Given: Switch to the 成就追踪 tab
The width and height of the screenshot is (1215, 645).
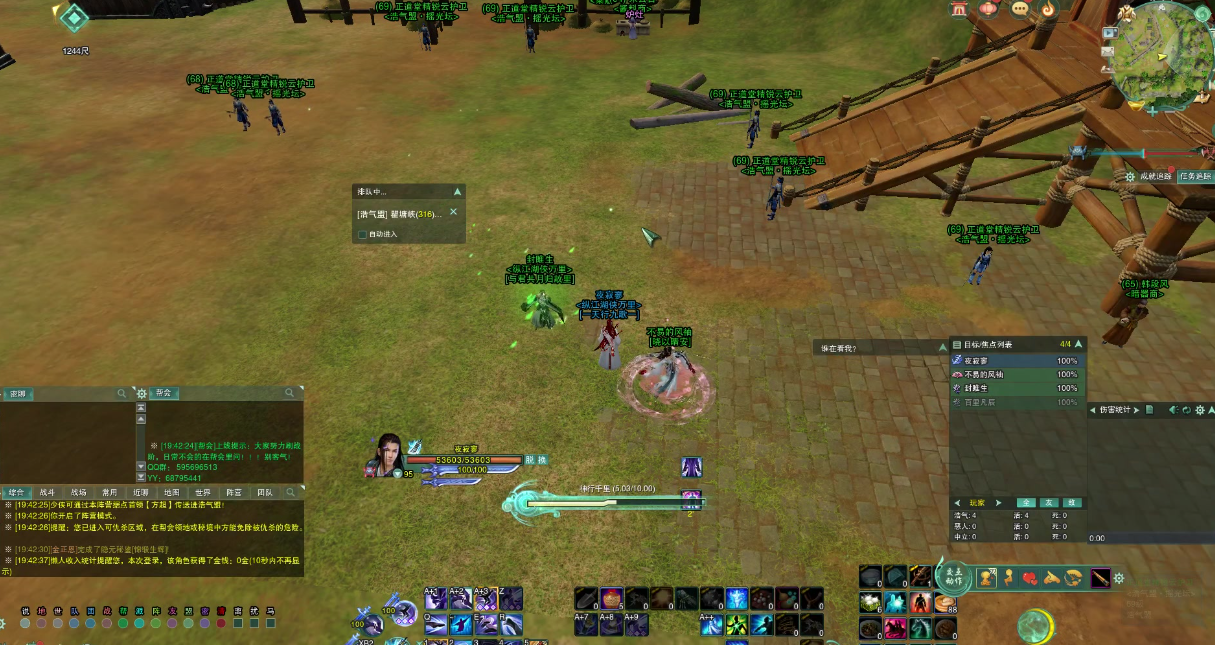Looking at the screenshot, I should tap(1154, 176).
